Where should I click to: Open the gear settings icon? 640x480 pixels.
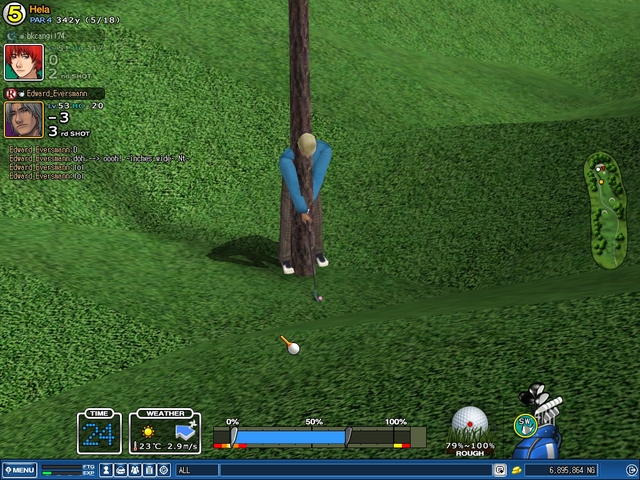(x=164, y=470)
